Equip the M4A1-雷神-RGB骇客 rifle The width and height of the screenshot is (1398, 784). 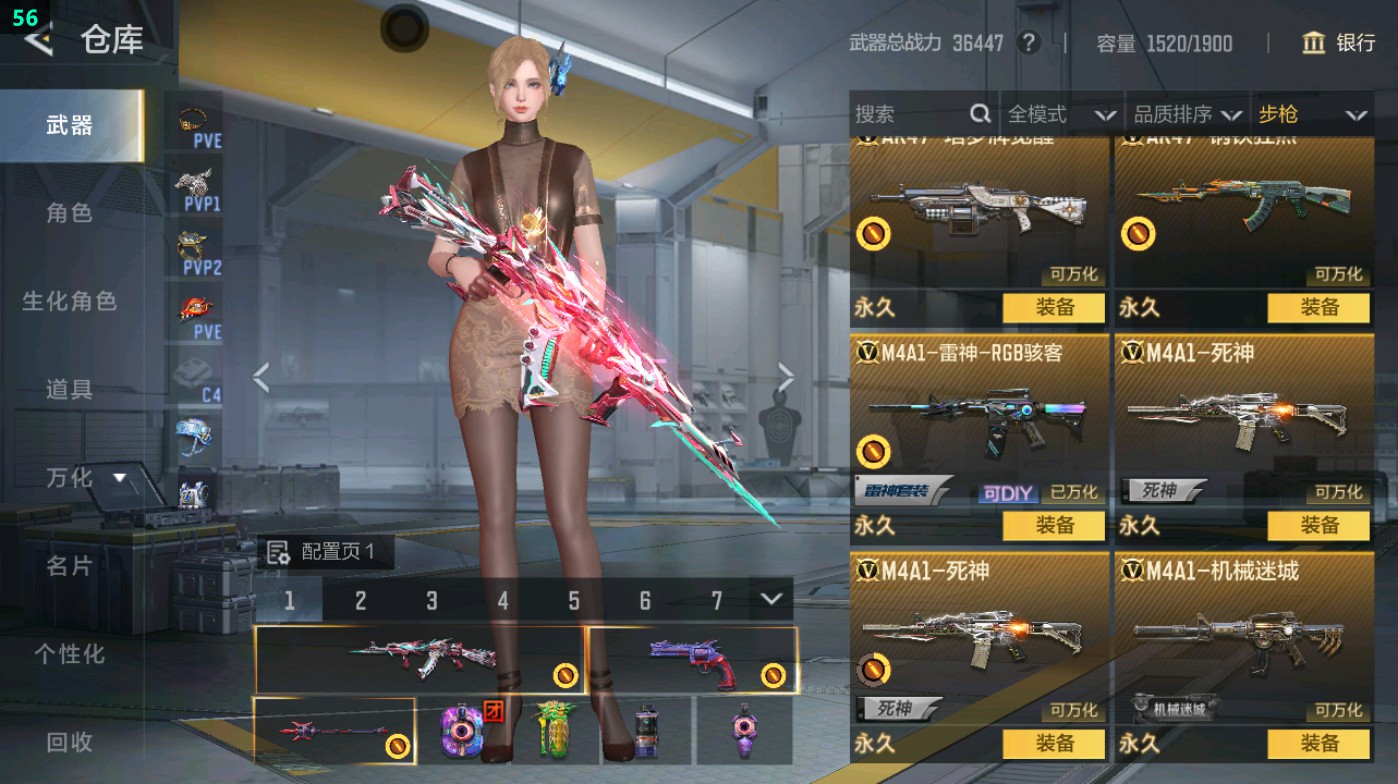click(1053, 525)
